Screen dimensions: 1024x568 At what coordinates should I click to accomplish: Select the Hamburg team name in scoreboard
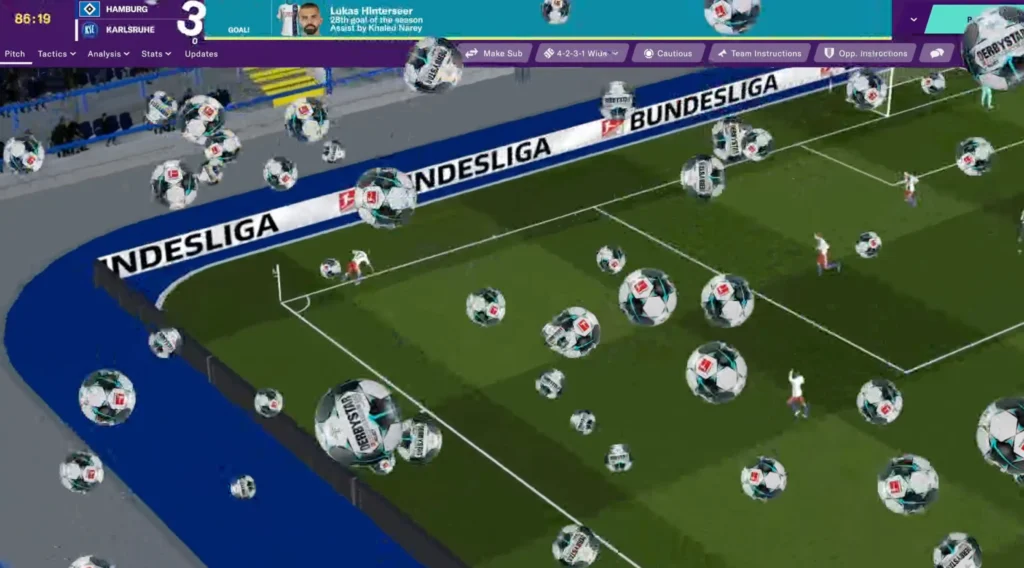126,9
